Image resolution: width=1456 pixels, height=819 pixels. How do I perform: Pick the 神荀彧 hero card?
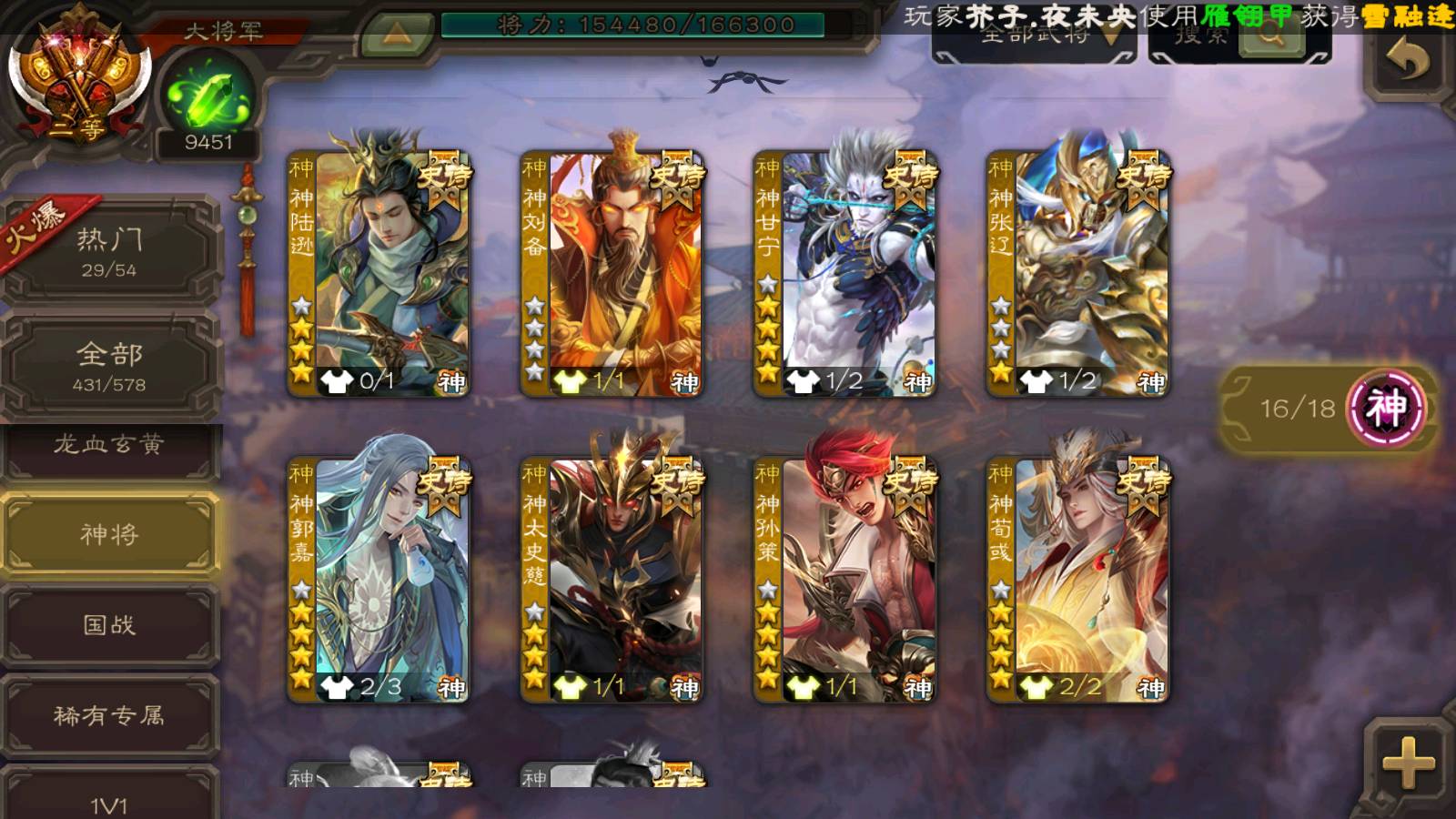click(1077, 579)
